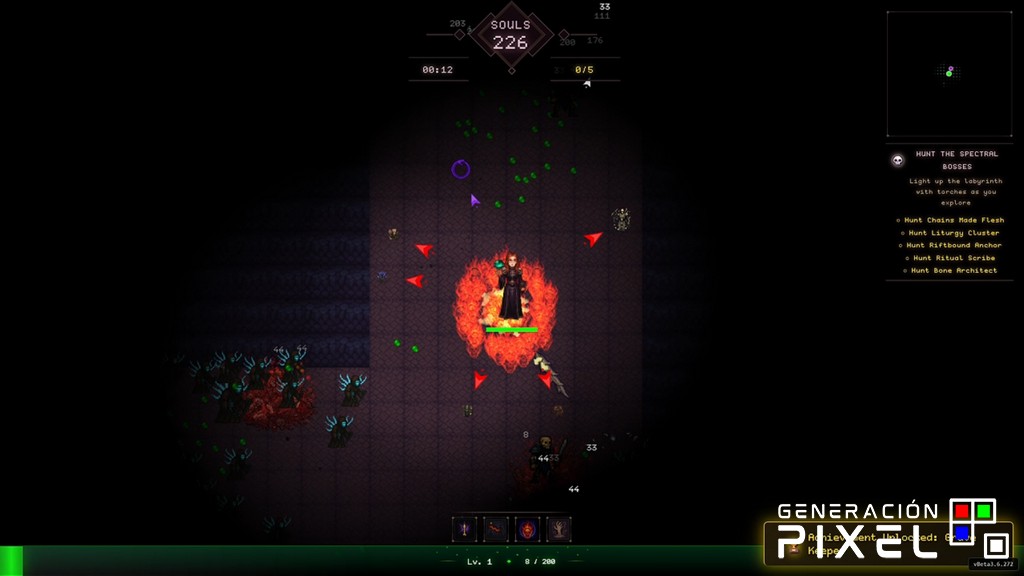Open the labyrinth minimap
The width and height of the screenshot is (1024, 576).
click(948, 74)
